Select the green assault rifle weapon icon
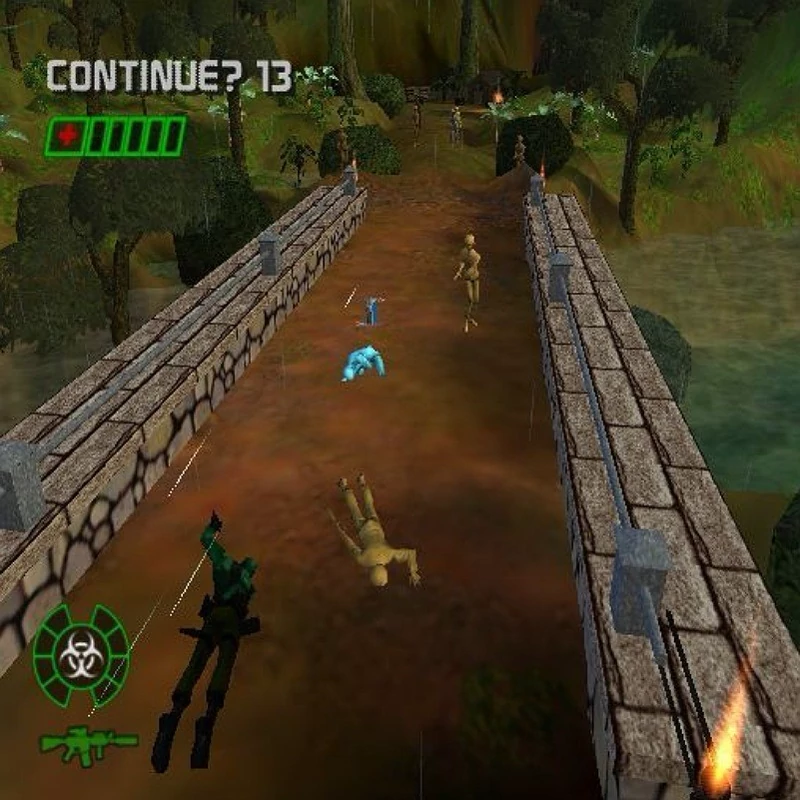Image resolution: width=800 pixels, height=800 pixels. click(88, 742)
